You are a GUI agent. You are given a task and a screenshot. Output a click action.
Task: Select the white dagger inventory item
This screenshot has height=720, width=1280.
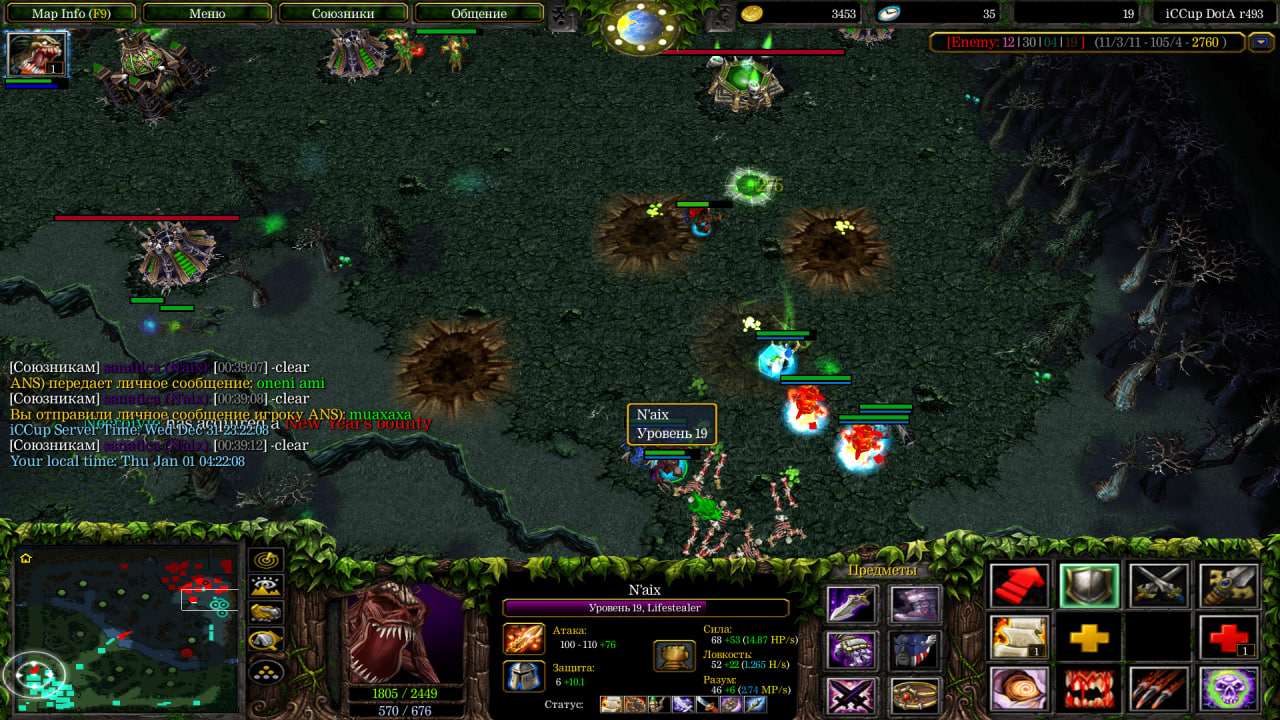click(x=852, y=605)
